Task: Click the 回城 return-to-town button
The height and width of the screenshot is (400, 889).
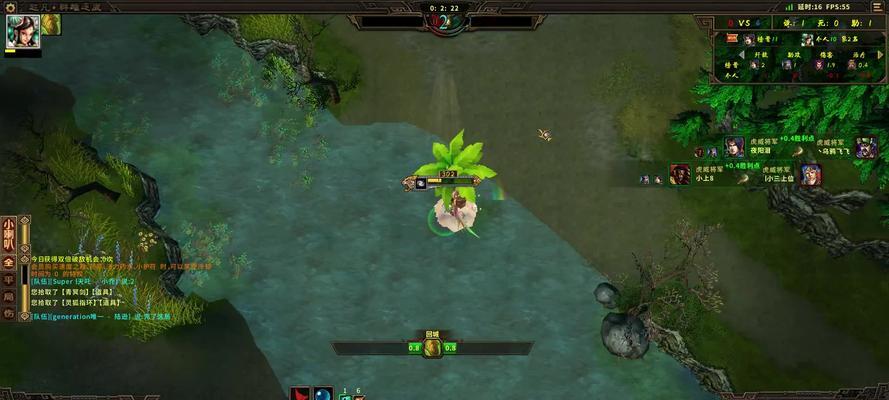Action: coord(432,347)
